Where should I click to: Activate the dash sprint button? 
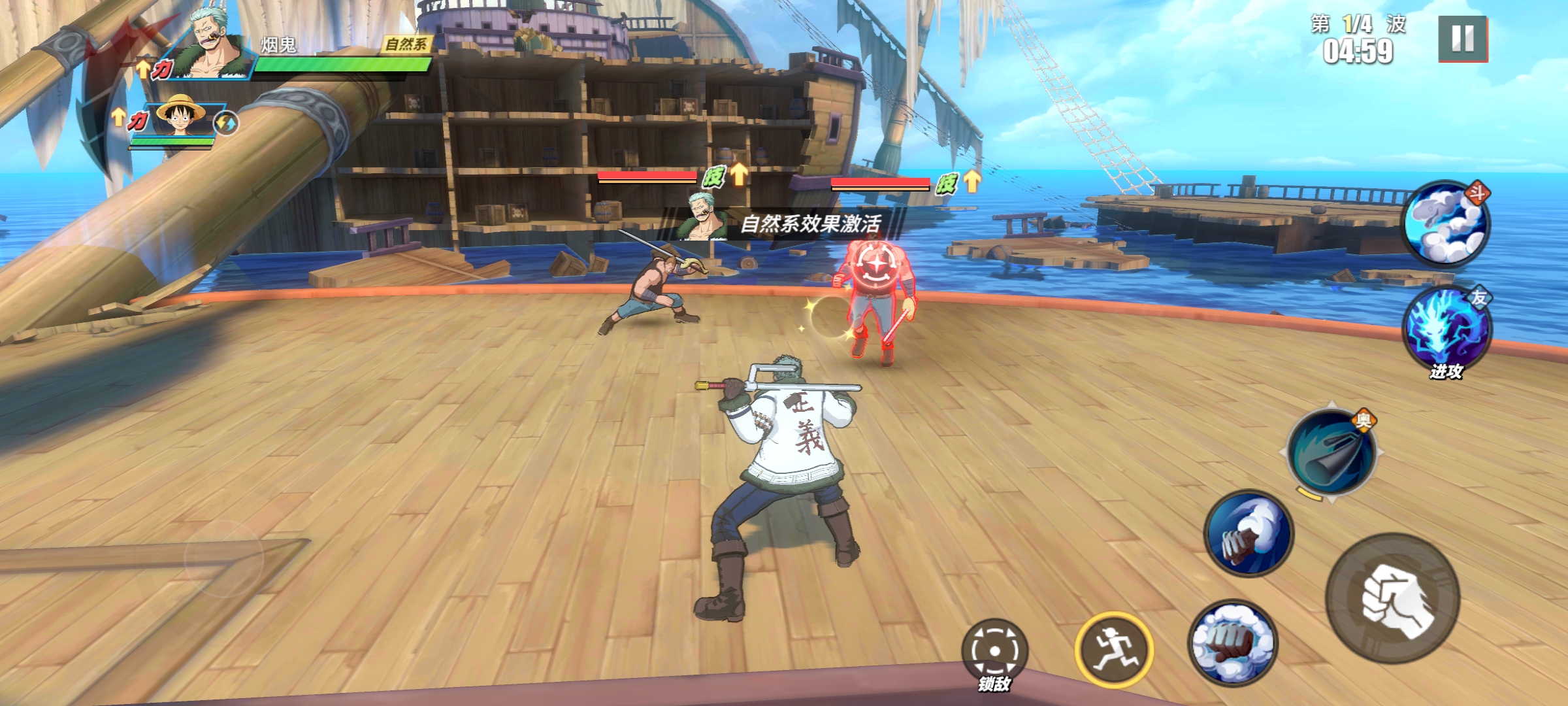coord(1114,649)
